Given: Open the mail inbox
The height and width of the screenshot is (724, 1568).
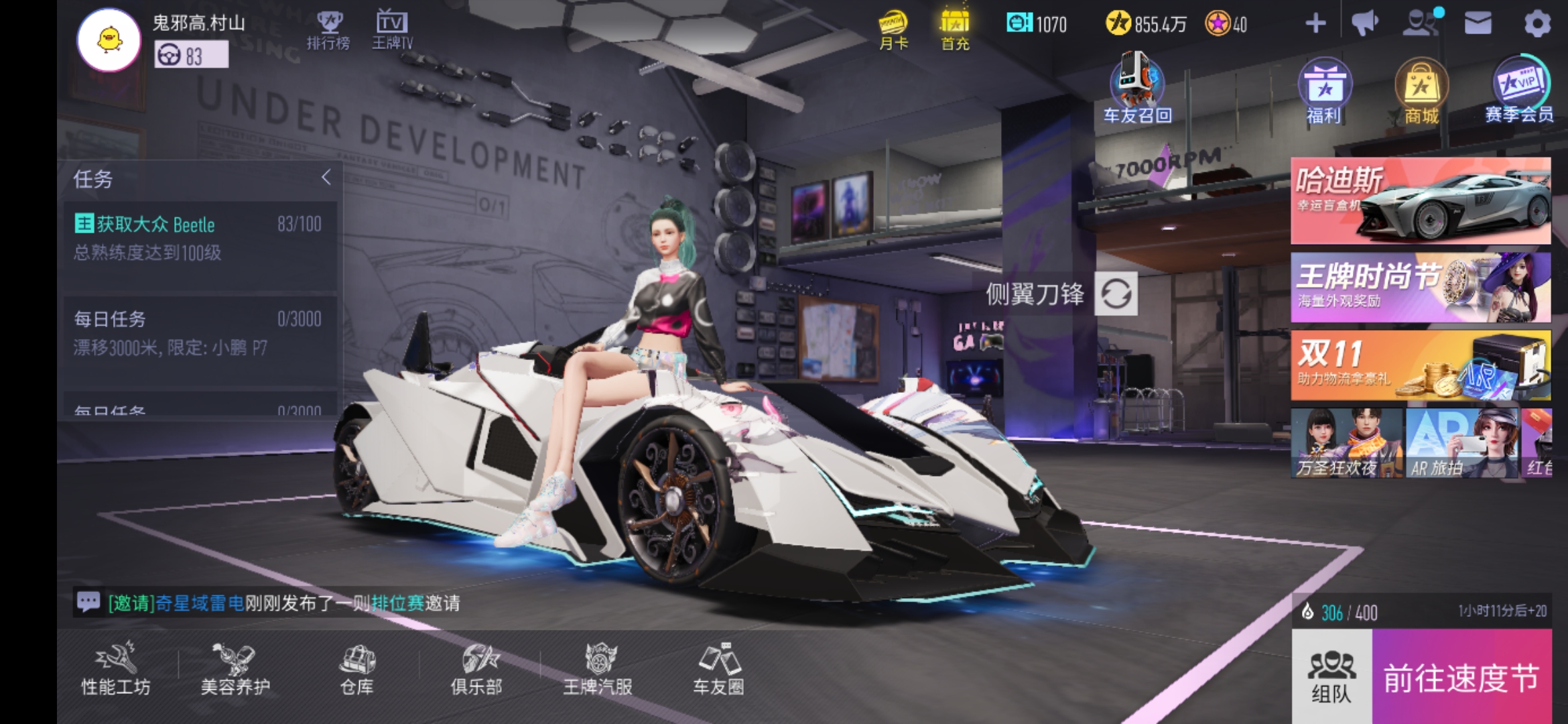Looking at the screenshot, I should [1478, 24].
